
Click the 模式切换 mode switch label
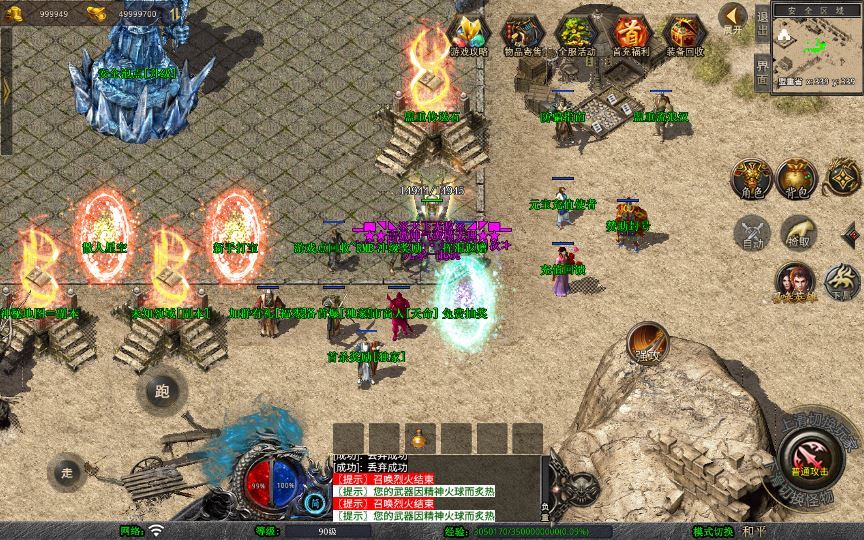click(x=713, y=531)
